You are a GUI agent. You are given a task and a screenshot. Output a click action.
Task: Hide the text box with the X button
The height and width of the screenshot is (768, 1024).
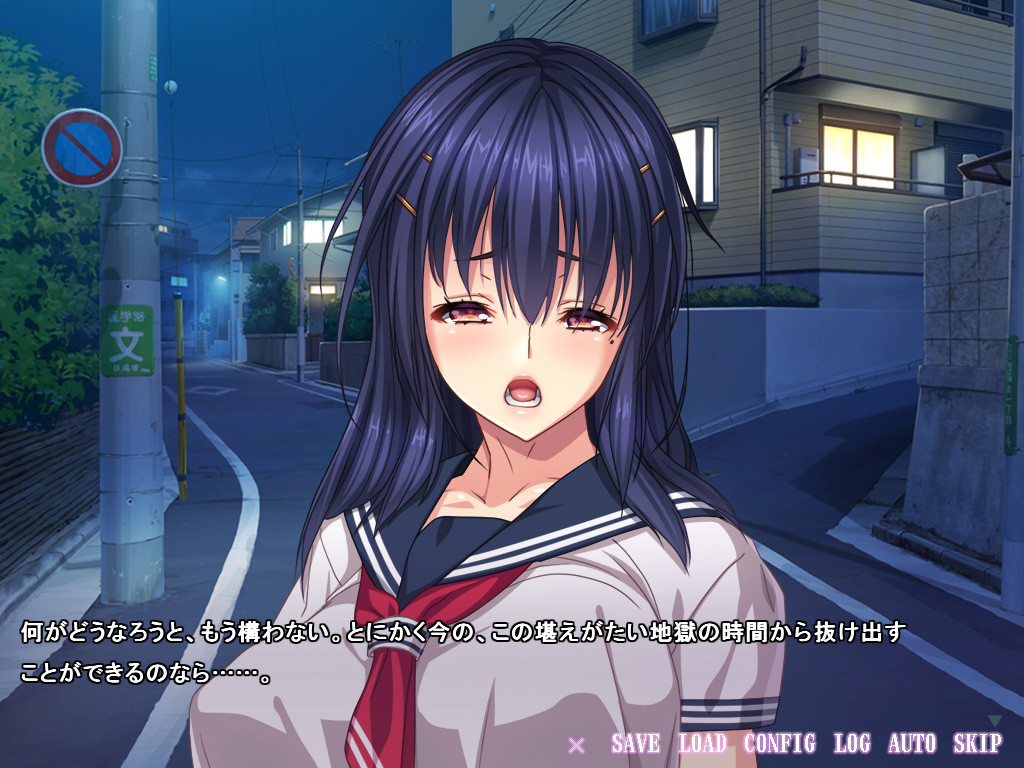coord(576,744)
